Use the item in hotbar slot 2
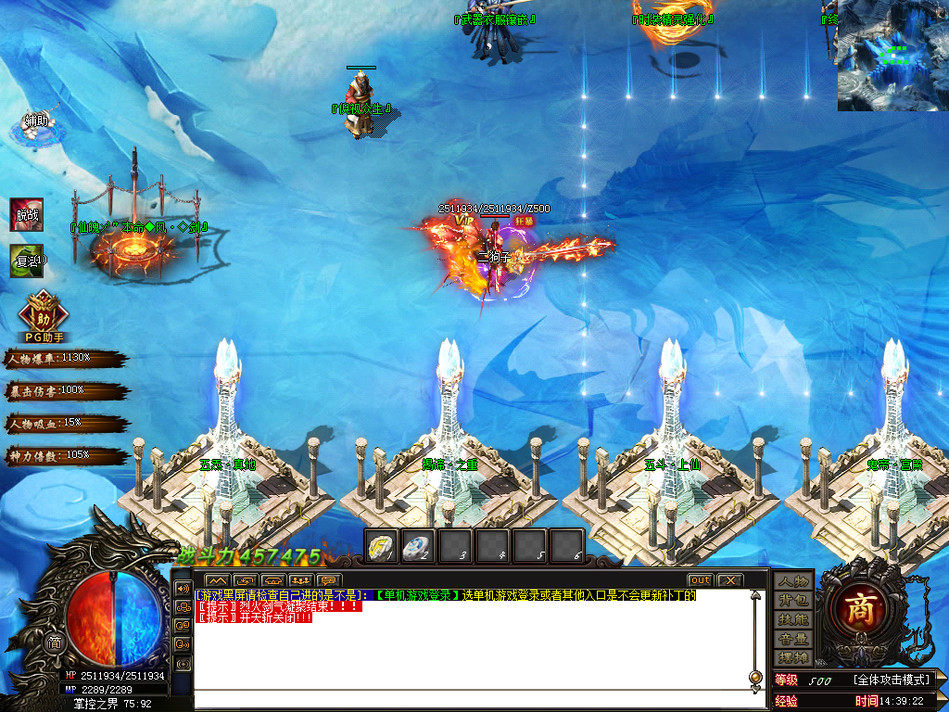Image resolution: width=949 pixels, height=712 pixels. click(x=418, y=546)
